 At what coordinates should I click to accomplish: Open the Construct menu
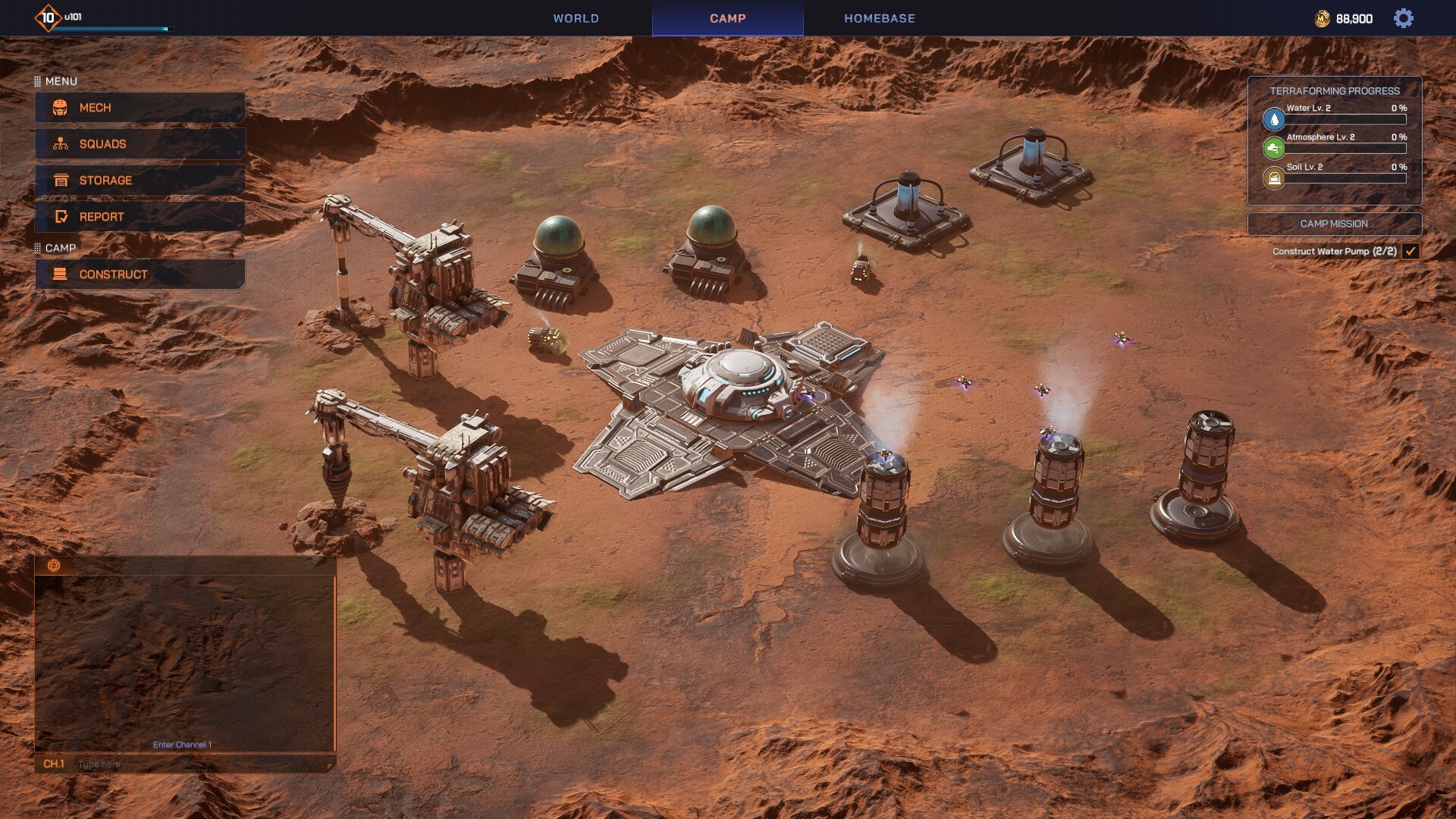[140, 275]
